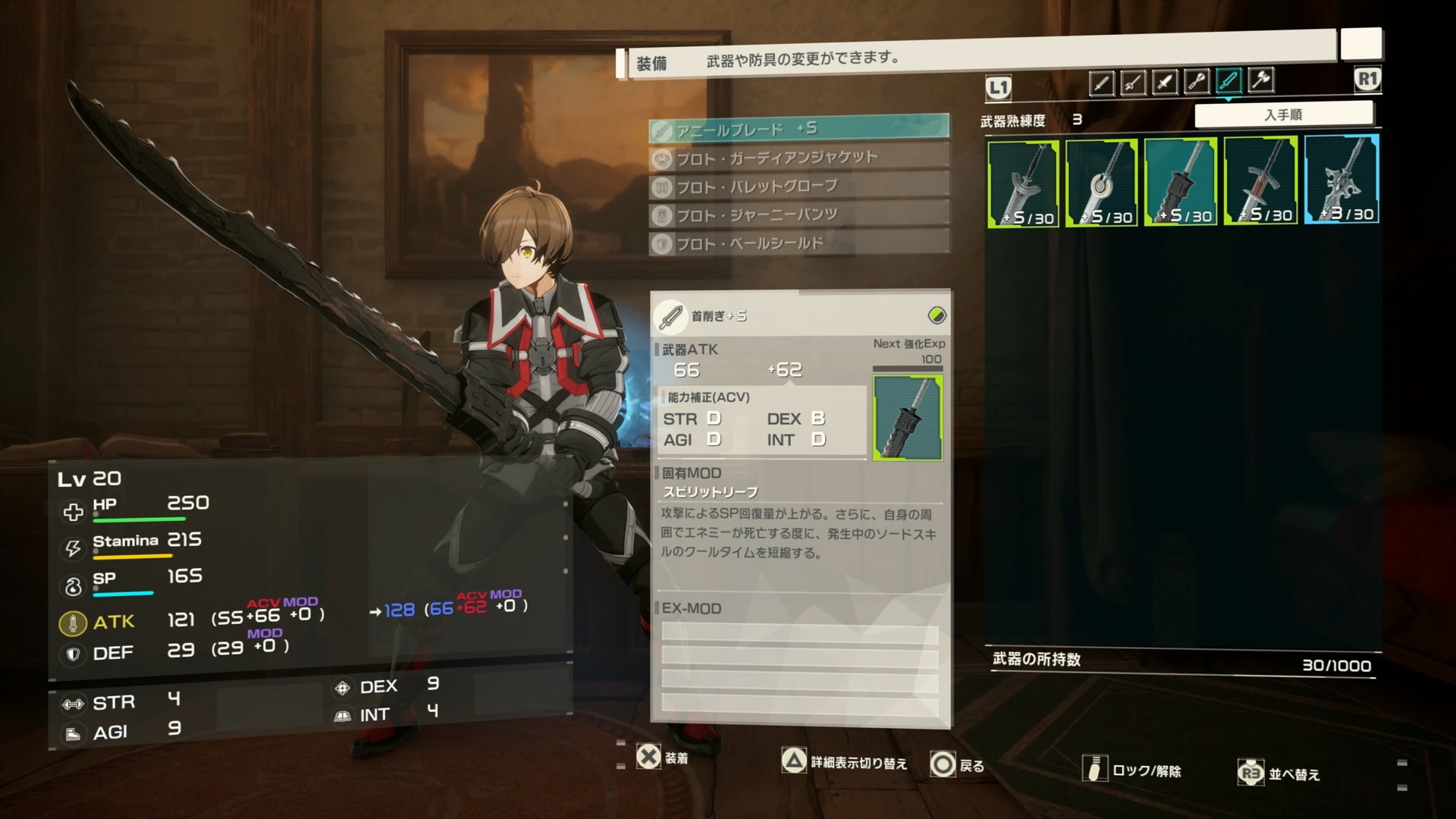Choose the プロト・ガーディアンジャケット armor slot
This screenshot has height=819, width=1456.
(799, 158)
